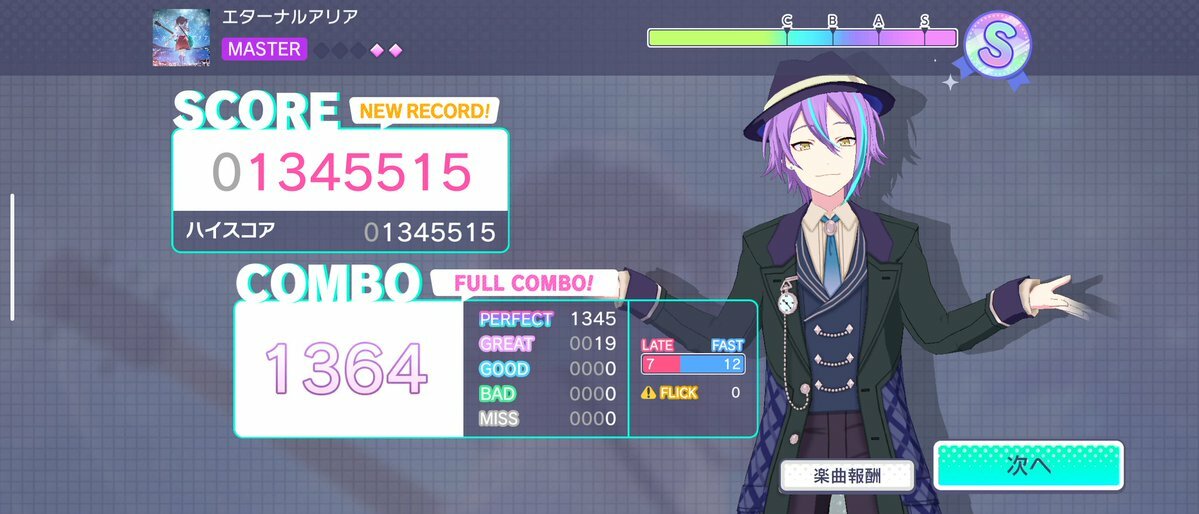
Task: Open the 楽曲報酬 song rewards
Action: click(x=847, y=477)
